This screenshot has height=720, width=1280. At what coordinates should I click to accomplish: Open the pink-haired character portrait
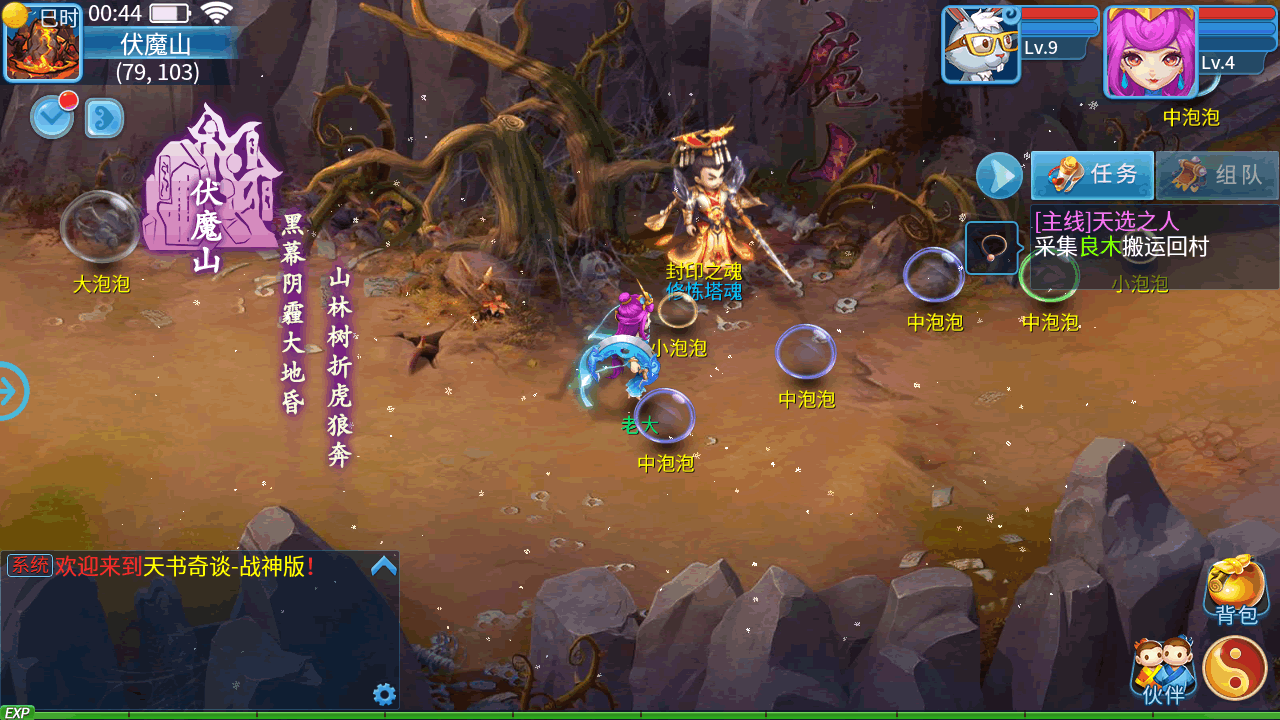tap(1149, 52)
